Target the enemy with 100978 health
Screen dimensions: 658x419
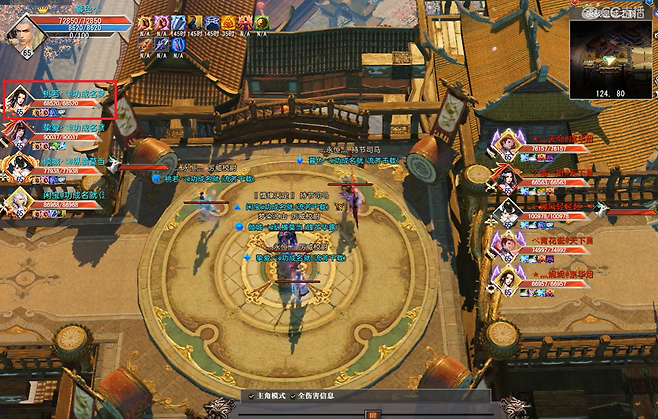click(x=508, y=213)
